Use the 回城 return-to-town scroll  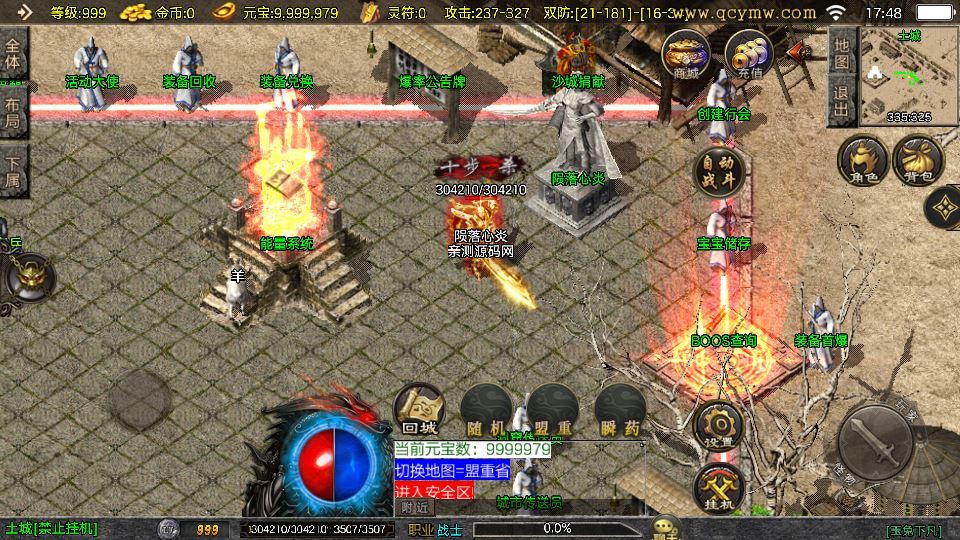[417, 410]
